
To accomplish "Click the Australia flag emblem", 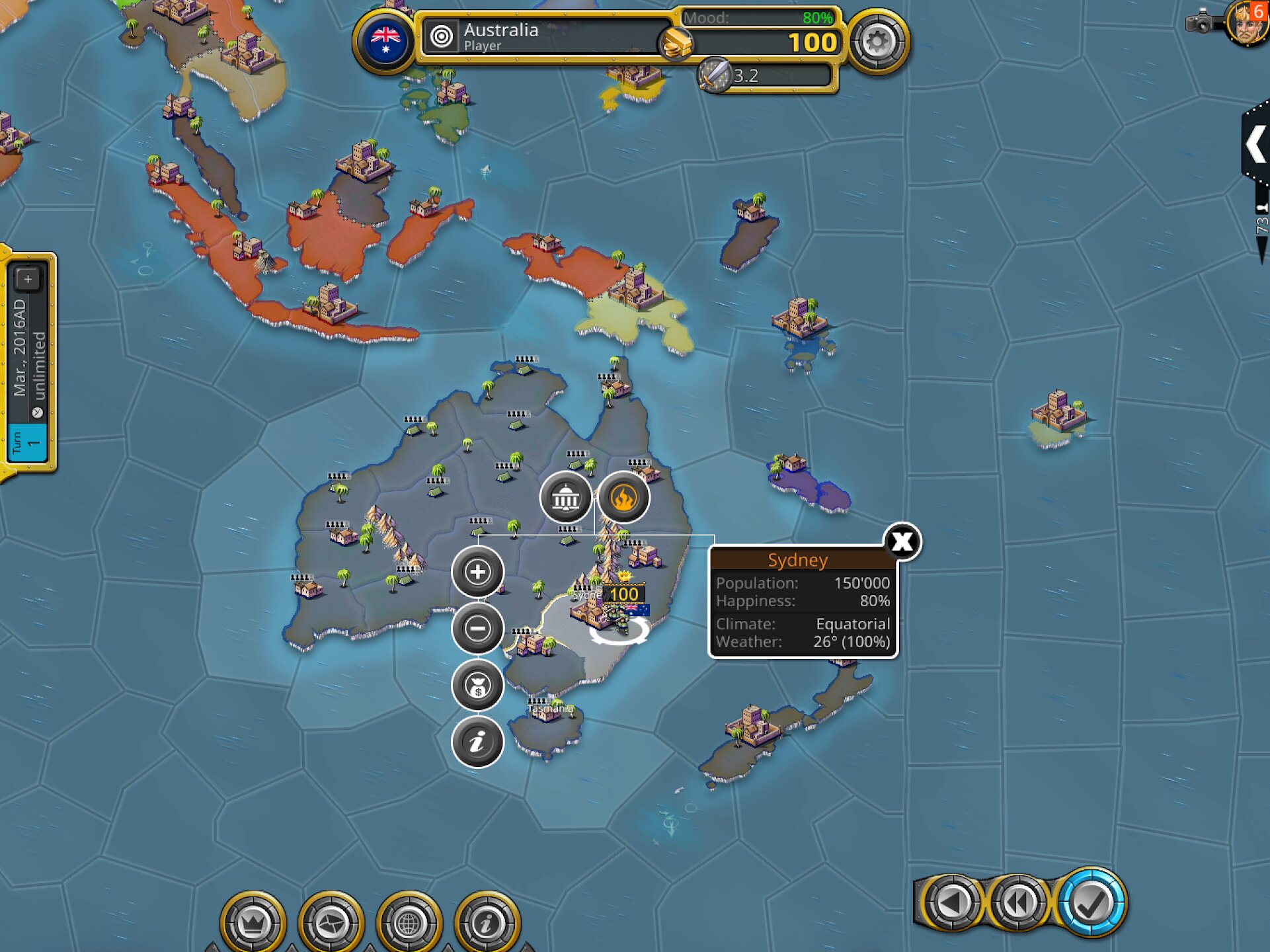I will point(385,41).
